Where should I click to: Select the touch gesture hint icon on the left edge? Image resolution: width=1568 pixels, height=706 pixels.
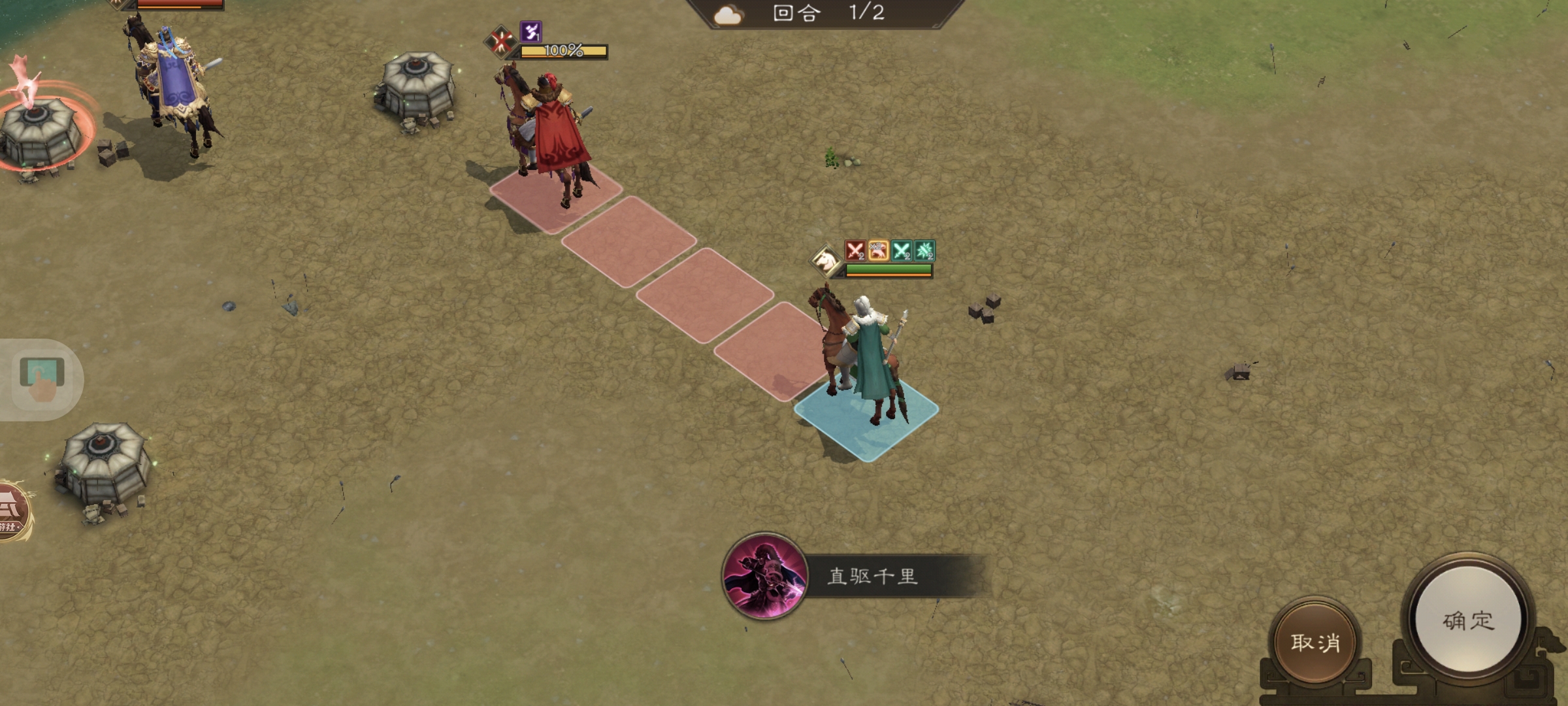[42, 379]
